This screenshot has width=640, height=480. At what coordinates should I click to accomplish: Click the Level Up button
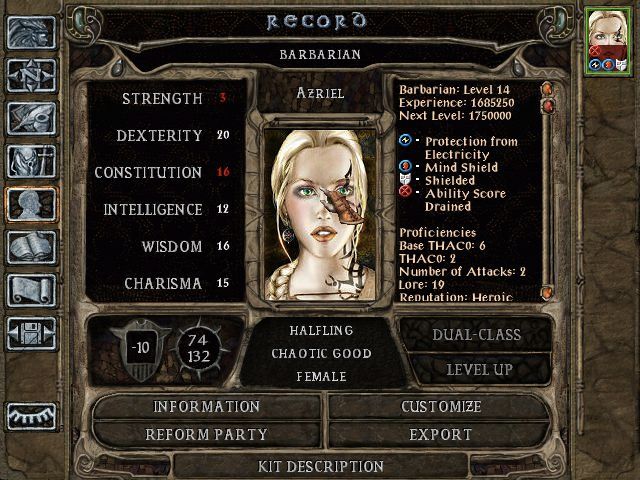[475, 369]
